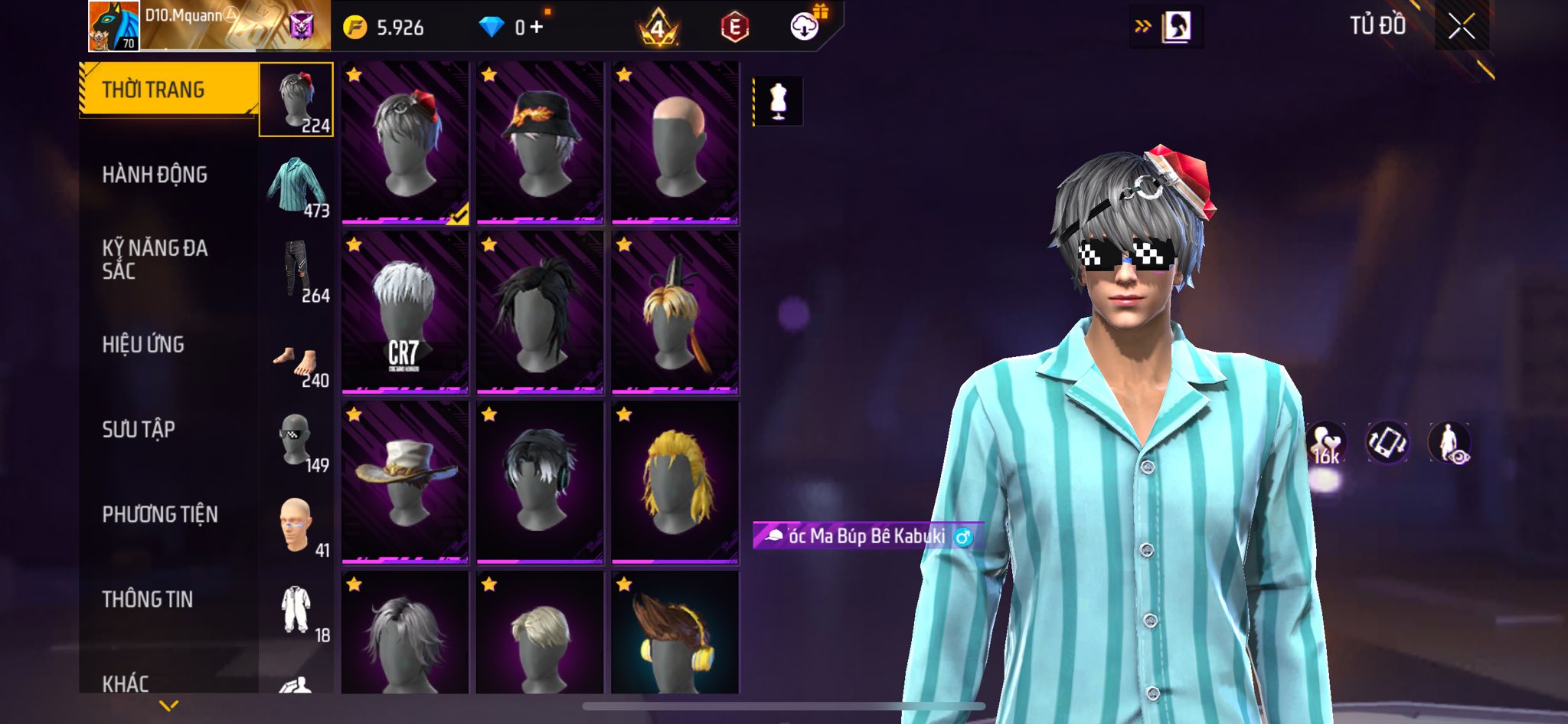Choose the black pants category
This screenshot has width=1568, height=724.
tap(297, 270)
